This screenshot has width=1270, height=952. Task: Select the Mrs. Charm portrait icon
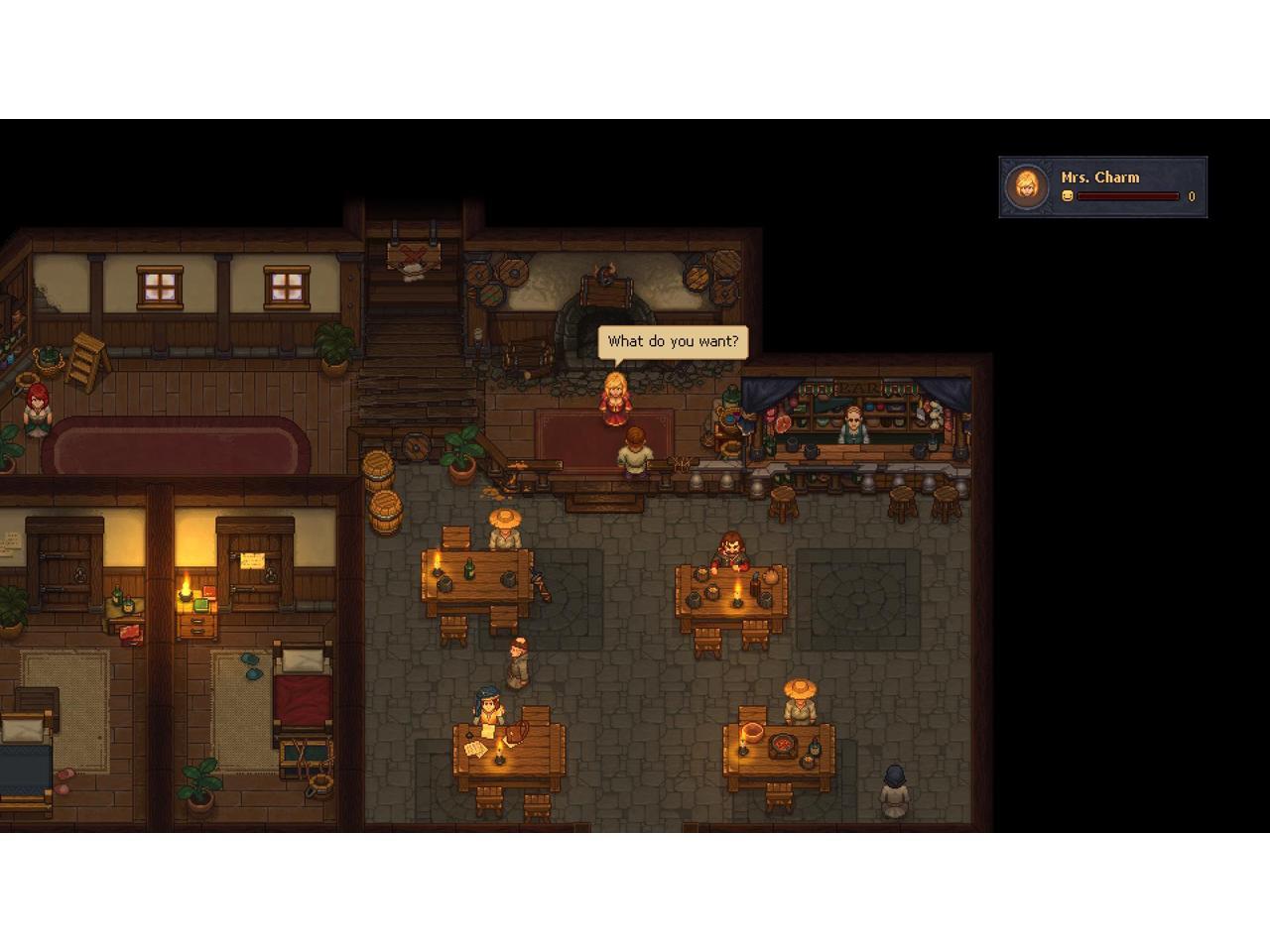point(1027,186)
